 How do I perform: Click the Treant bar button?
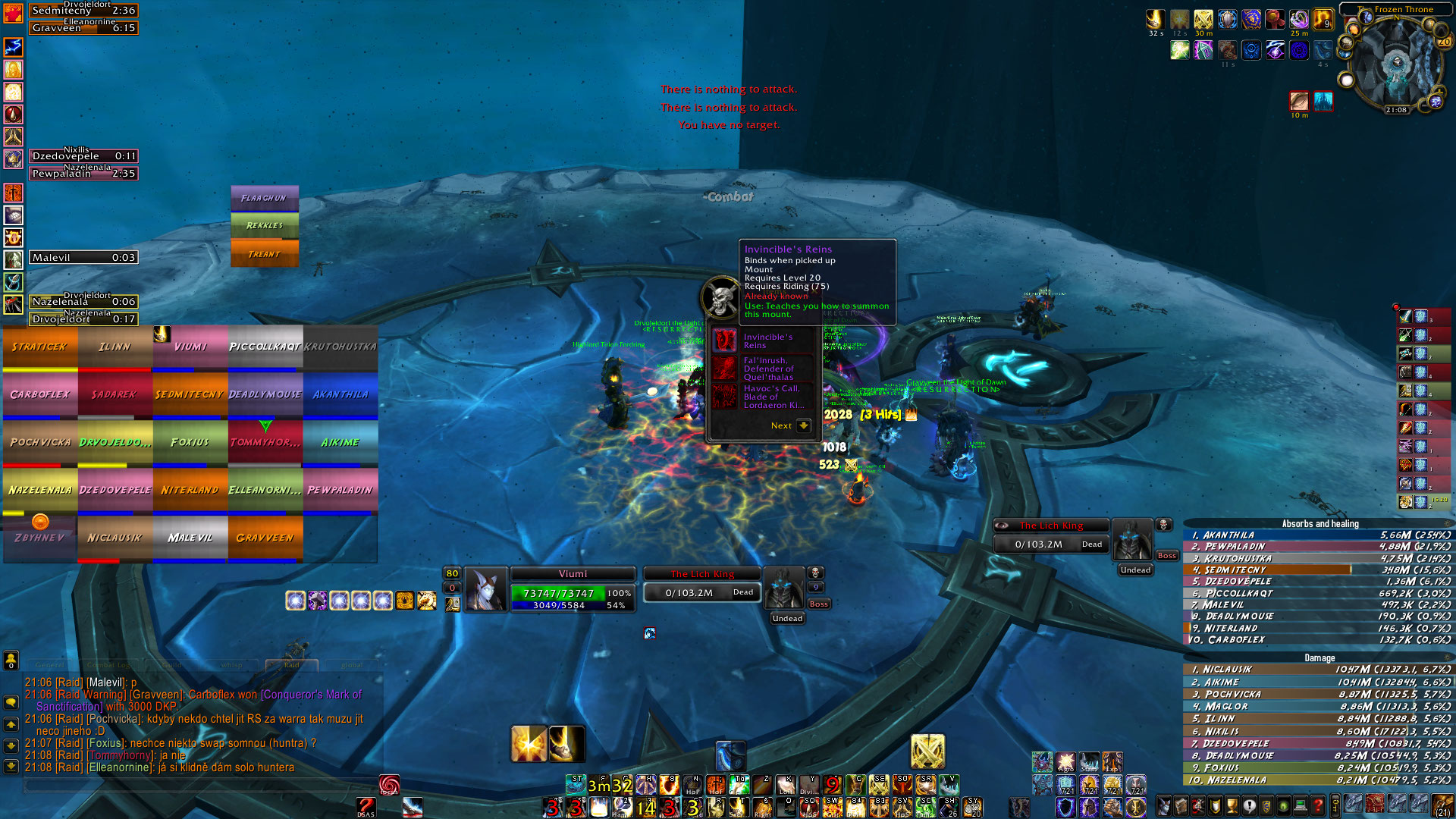click(x=264, y=254)
